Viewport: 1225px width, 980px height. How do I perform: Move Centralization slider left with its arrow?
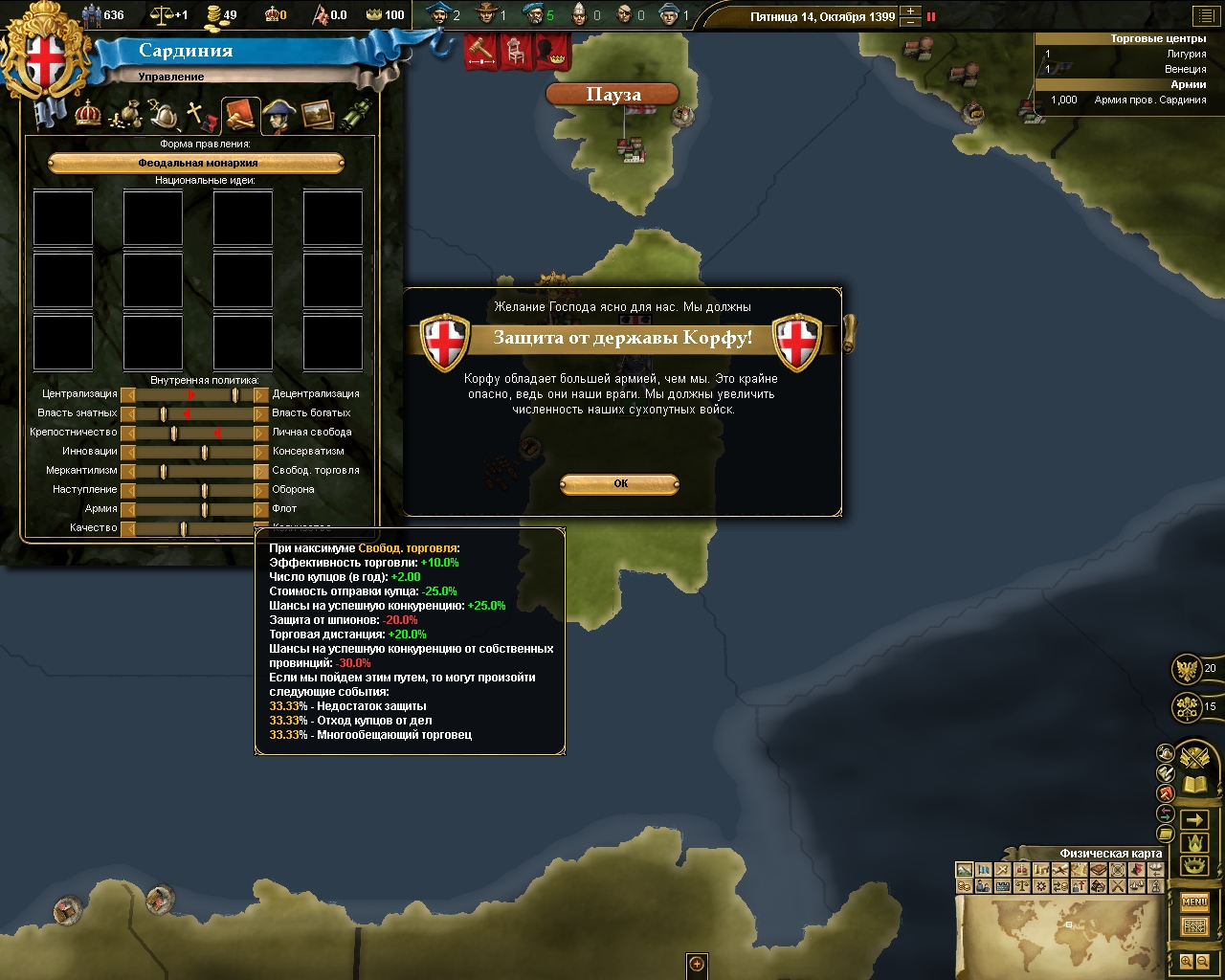(128, 394)
